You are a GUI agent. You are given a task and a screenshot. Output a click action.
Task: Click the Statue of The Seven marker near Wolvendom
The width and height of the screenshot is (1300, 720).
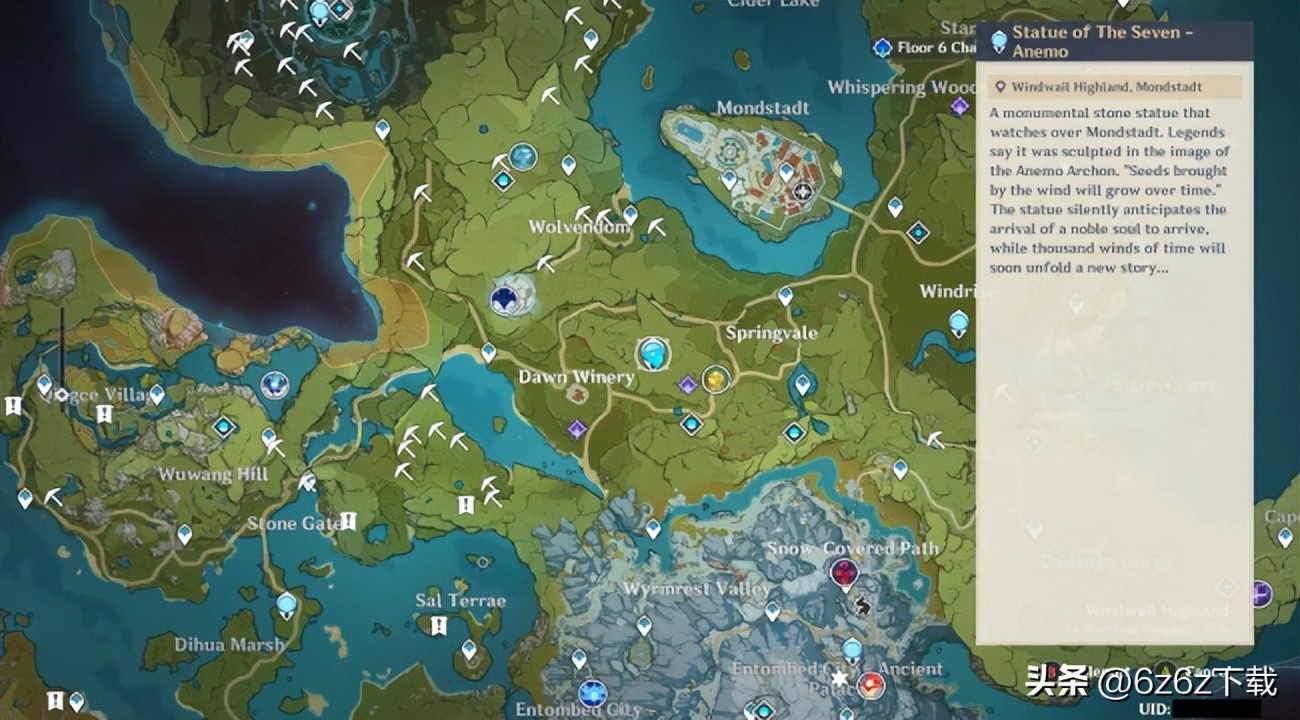[505, 298]
